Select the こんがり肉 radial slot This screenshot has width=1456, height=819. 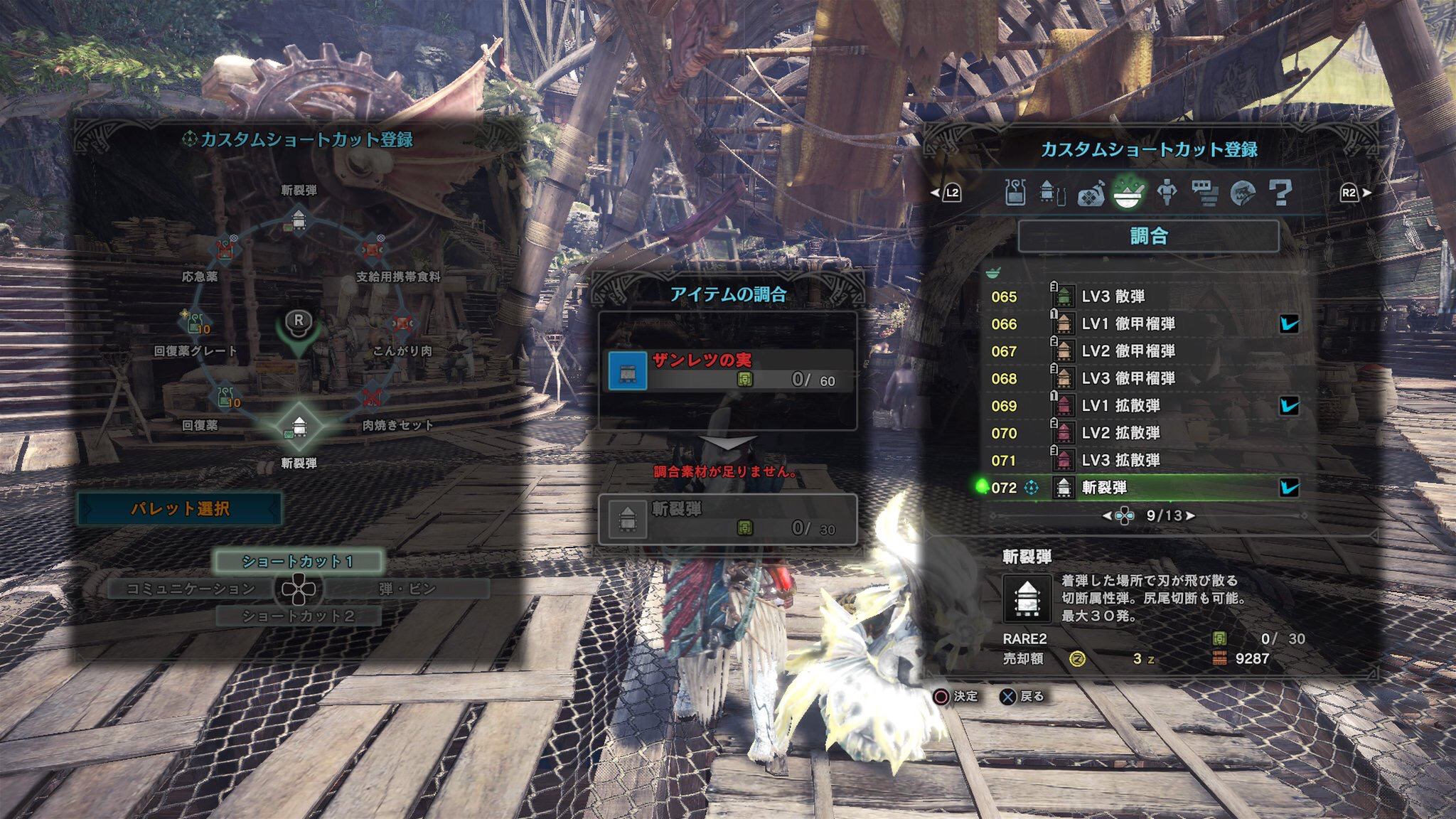click(402, 324)
